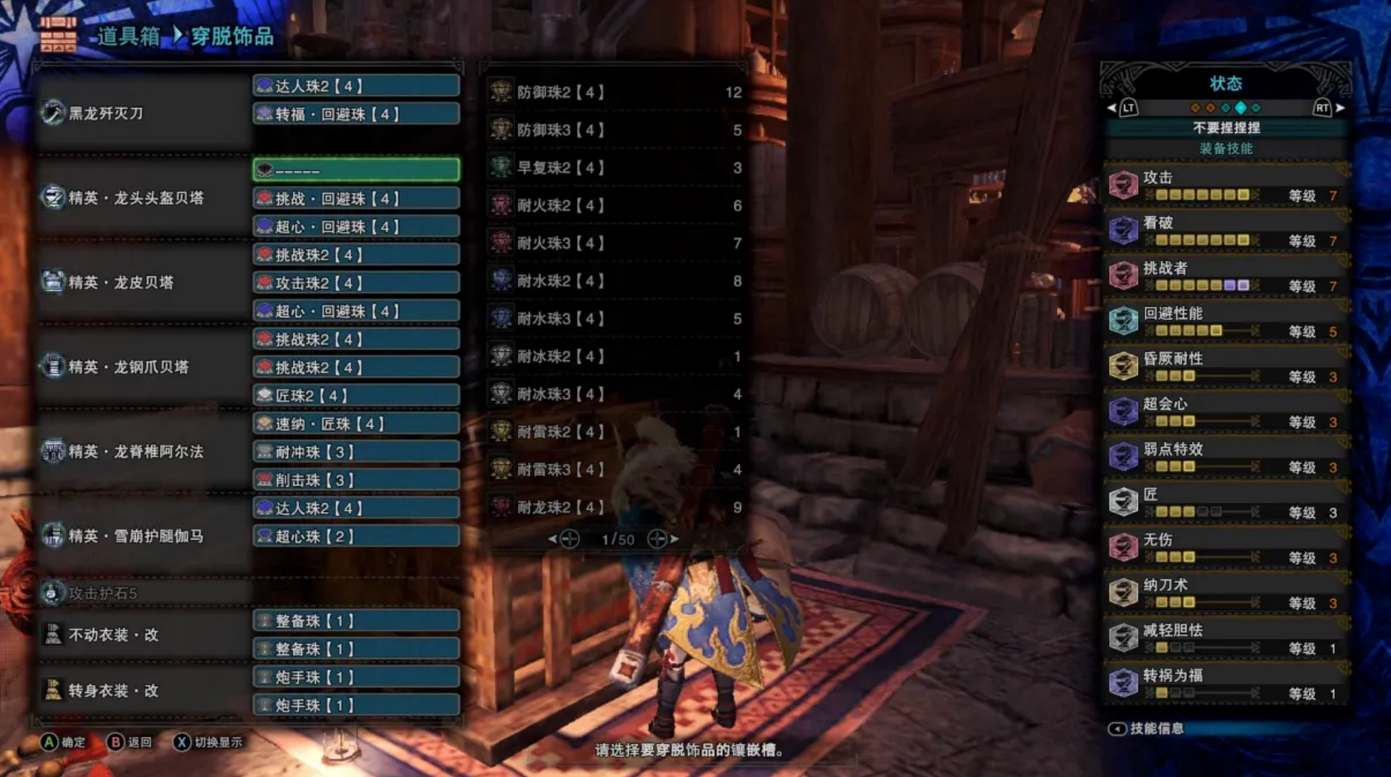Select the 挑战·回避珠【4】 slot

[x=356, y=199]
